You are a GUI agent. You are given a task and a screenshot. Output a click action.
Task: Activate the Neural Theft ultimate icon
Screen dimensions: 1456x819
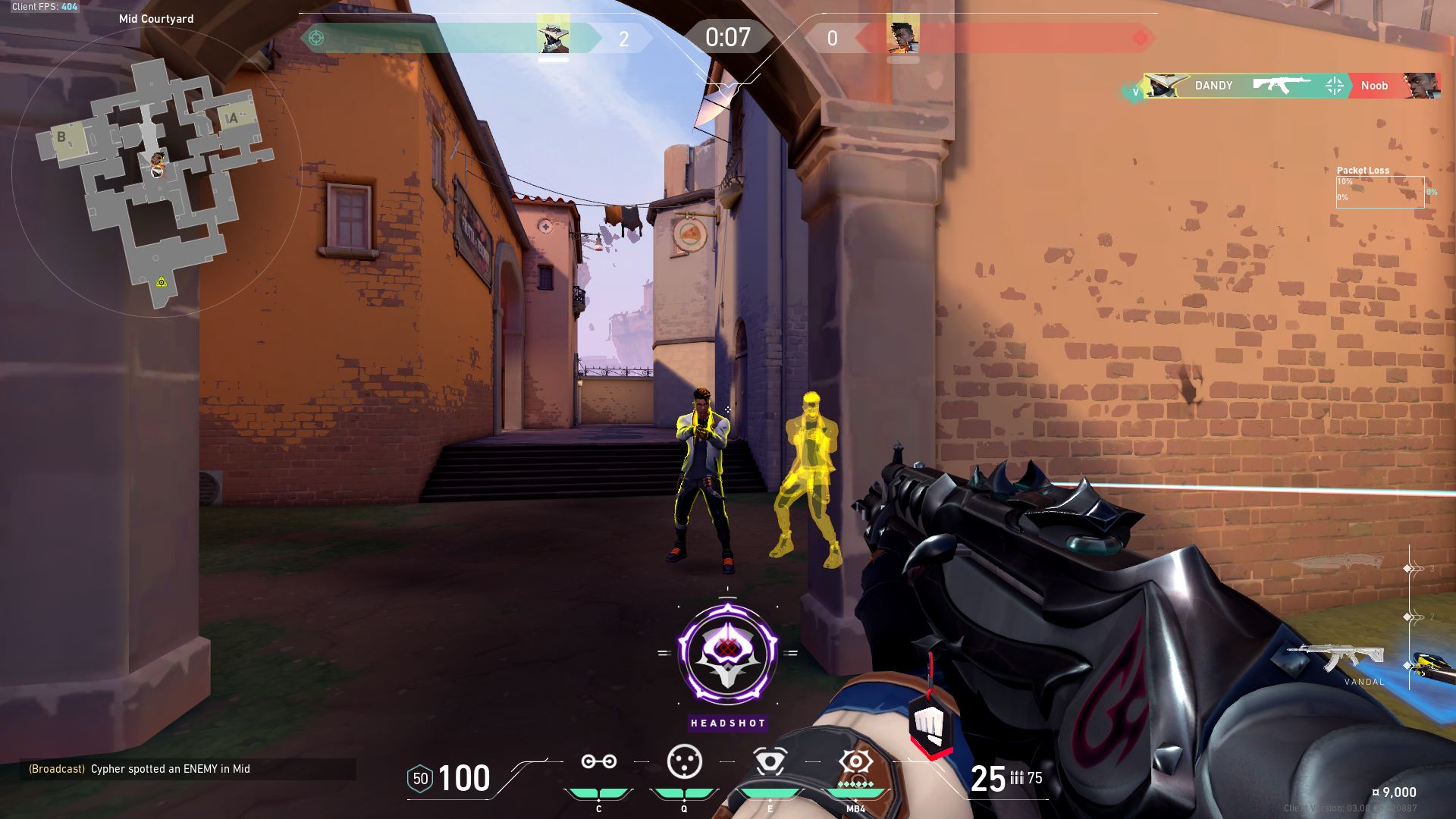tap(855, 762)
